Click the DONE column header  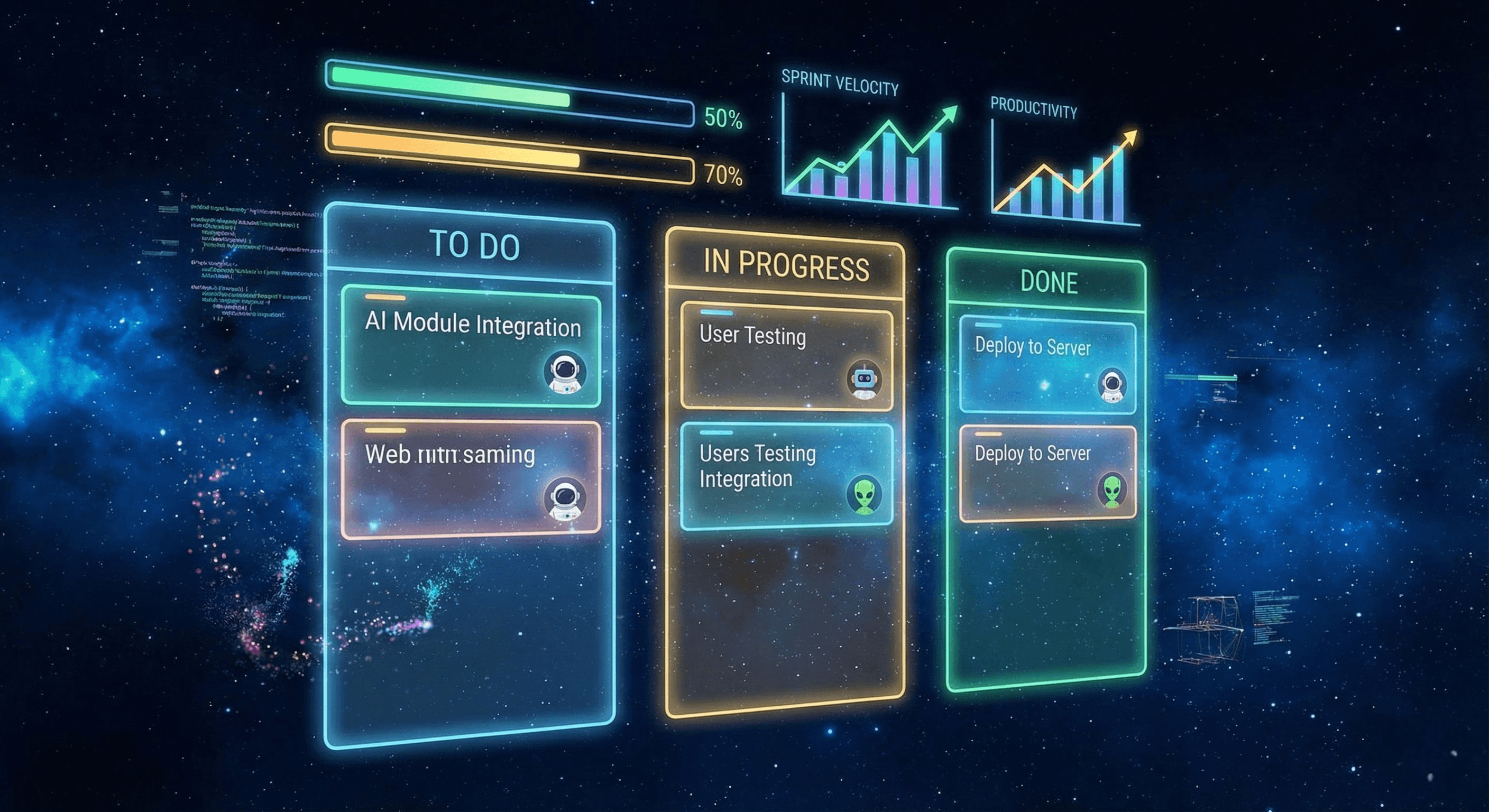pyautogui.click(x=1049, y=283)
